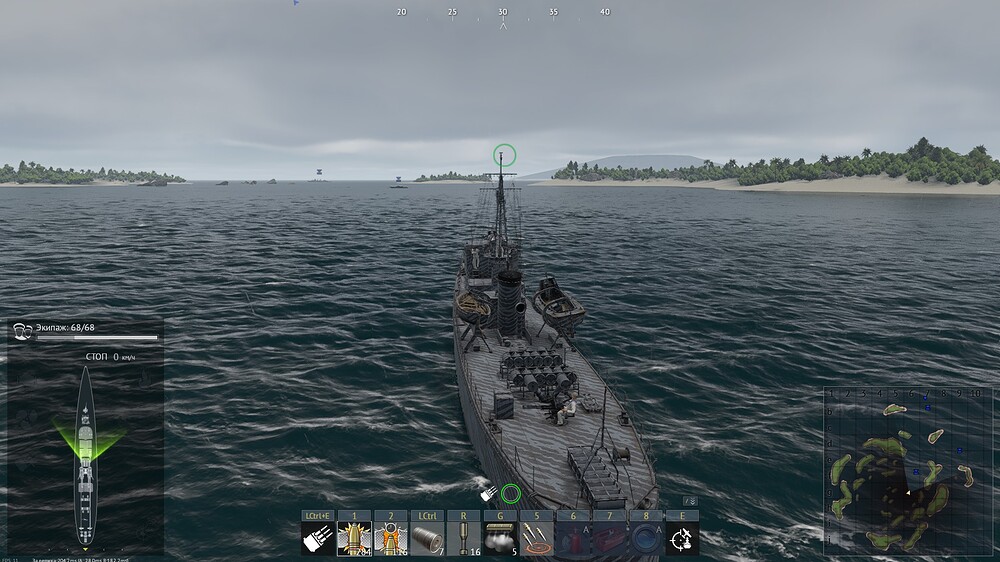1000x562 pixels.
Task: Trigger the blue porthole ability in slot 8
Action: (645, 538)
